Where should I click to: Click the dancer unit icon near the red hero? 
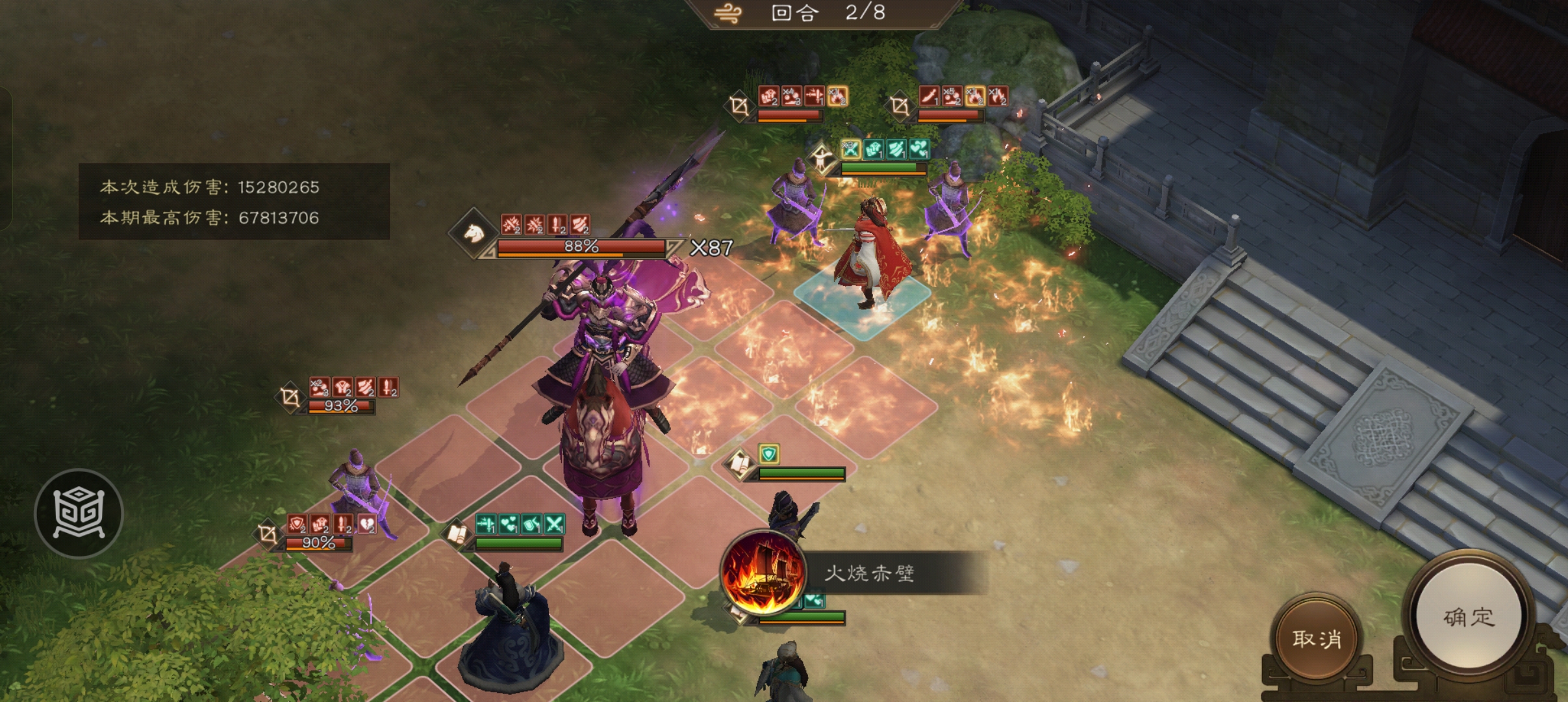click(823, 156)
